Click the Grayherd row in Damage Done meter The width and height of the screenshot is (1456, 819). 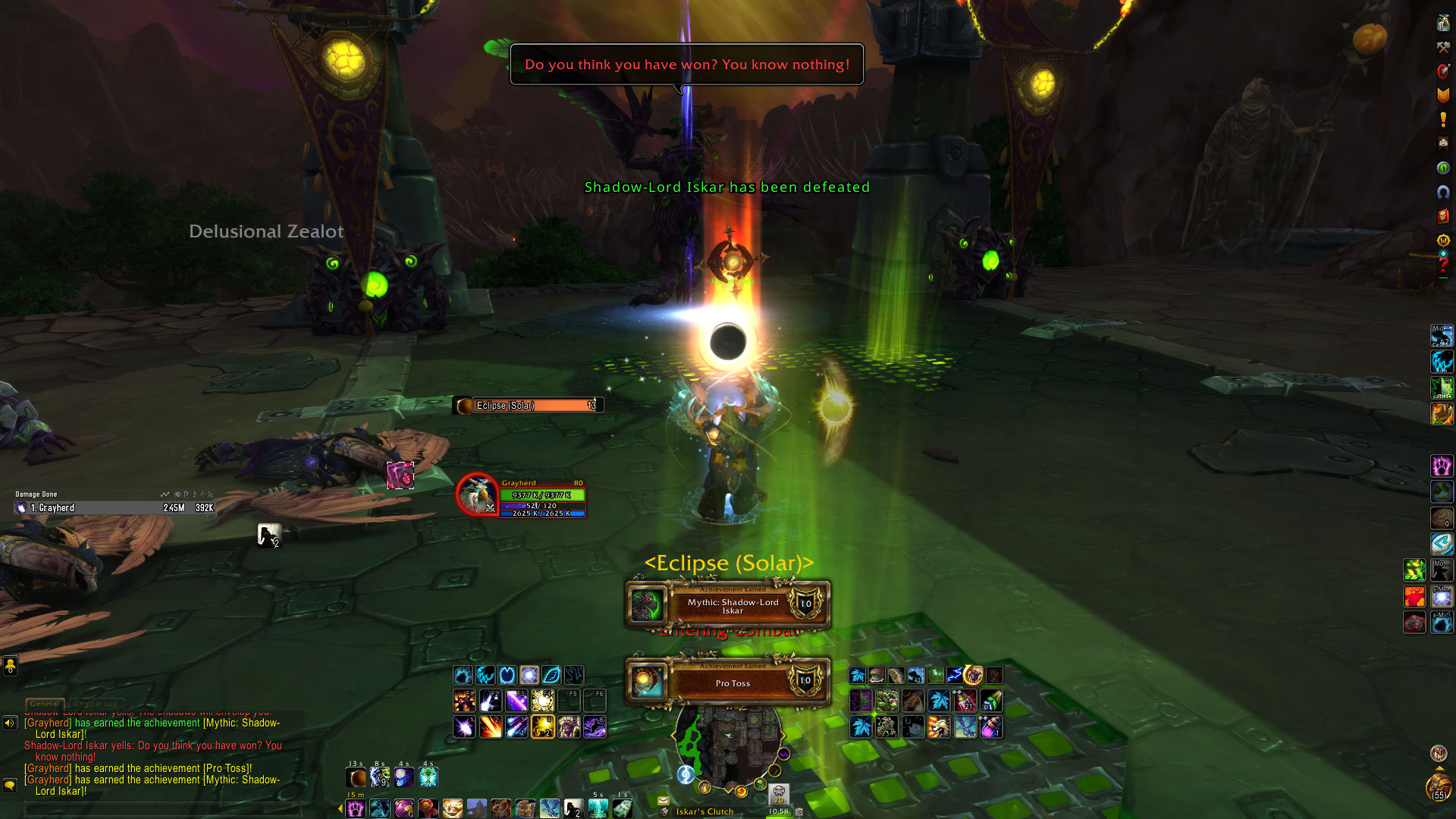(114, 508)
